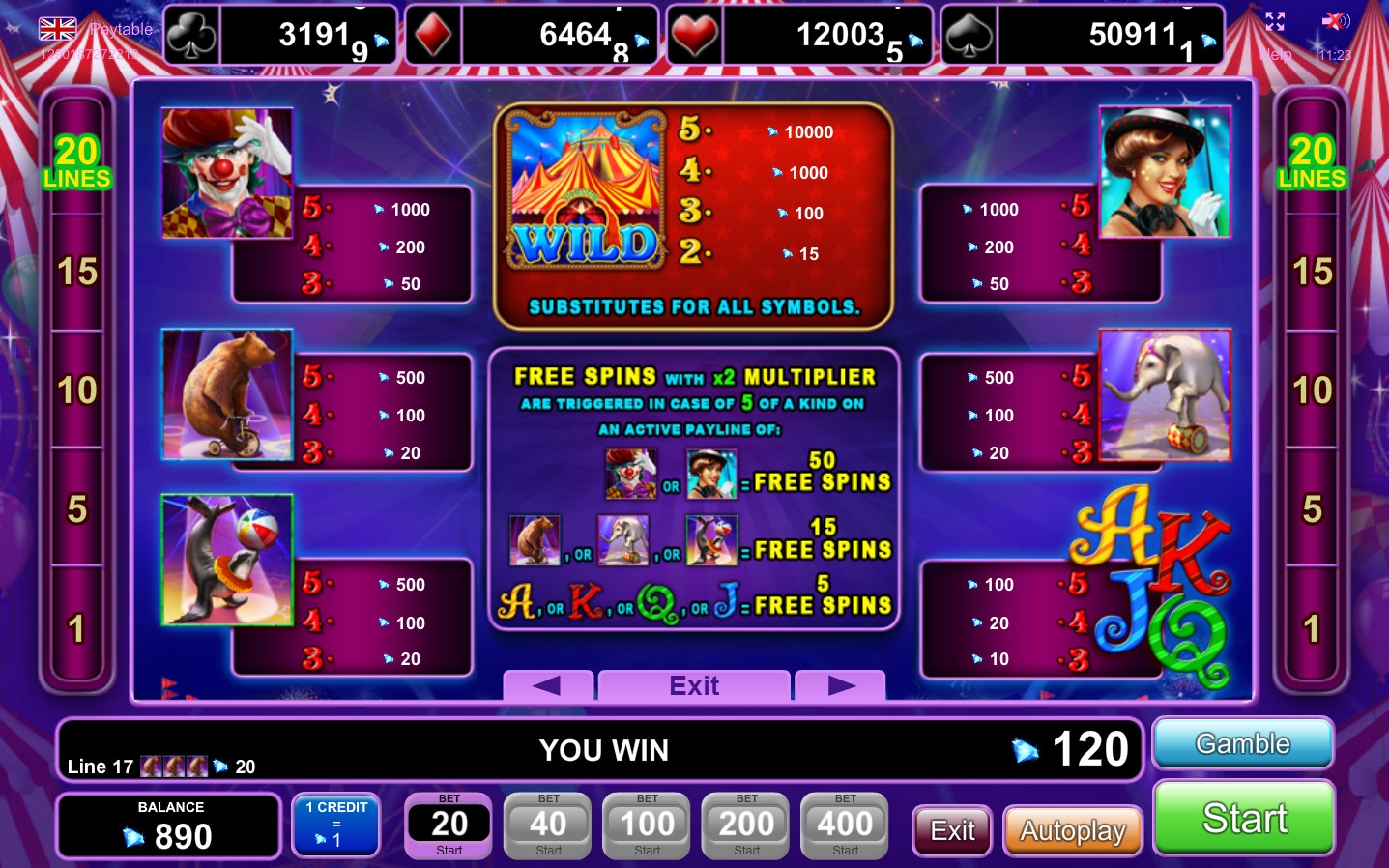Open the language selector UK flag
The height and width of the screenshot is (868, 1389).
(58, 29)
